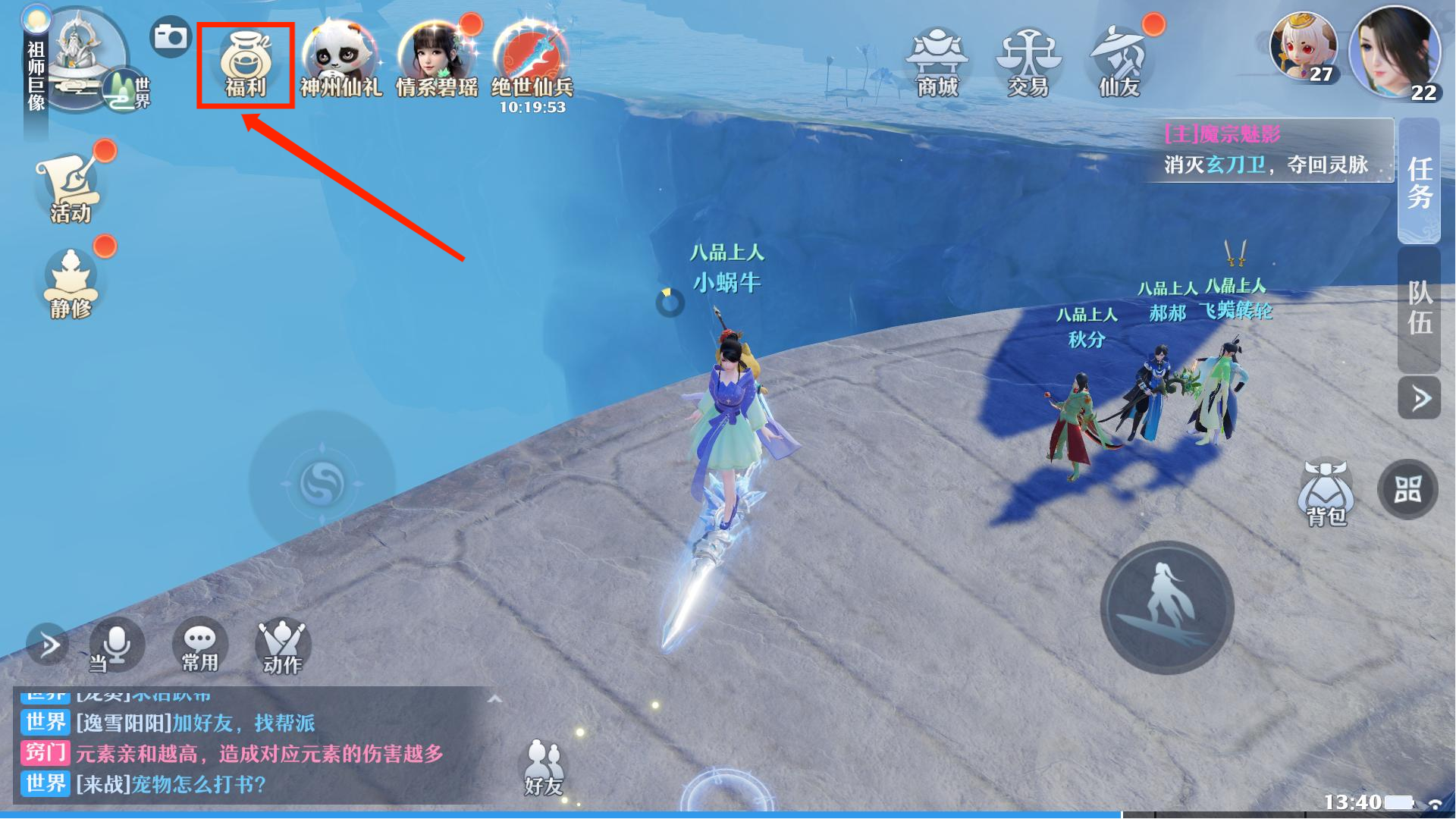Open the 神州仙礼 panda gift event
Viewport: 1456px width, 819px height.
340,62
